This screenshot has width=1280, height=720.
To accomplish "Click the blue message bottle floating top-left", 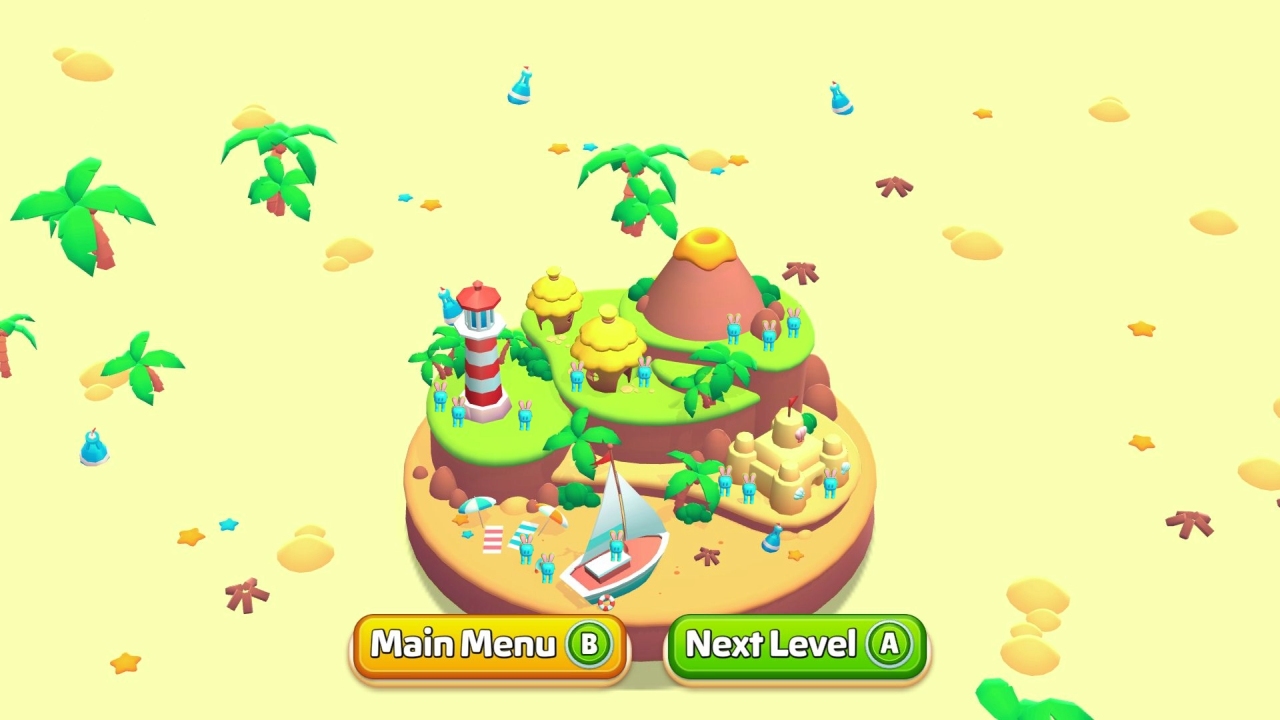I will click(x=523, y=87).
